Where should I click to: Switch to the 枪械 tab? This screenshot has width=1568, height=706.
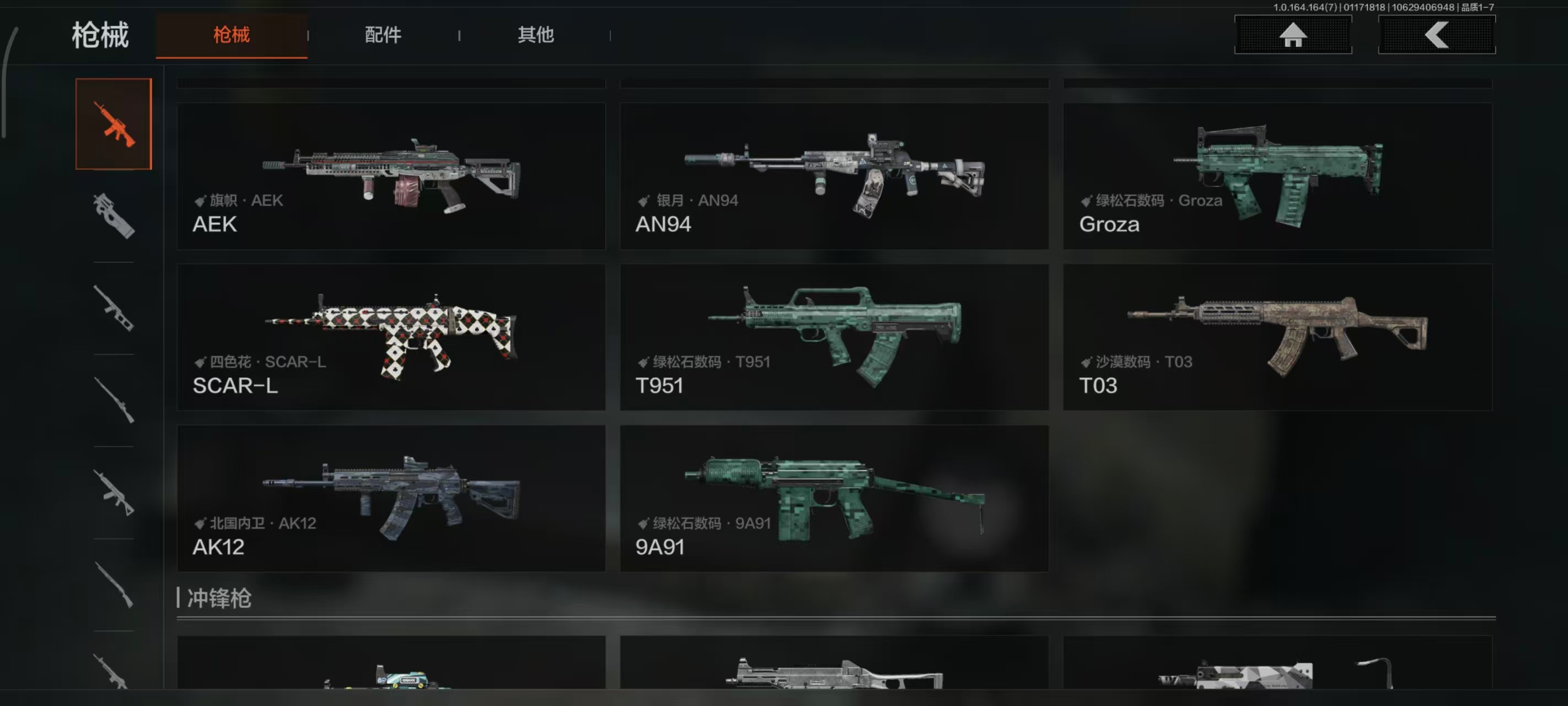coord(232,35)
